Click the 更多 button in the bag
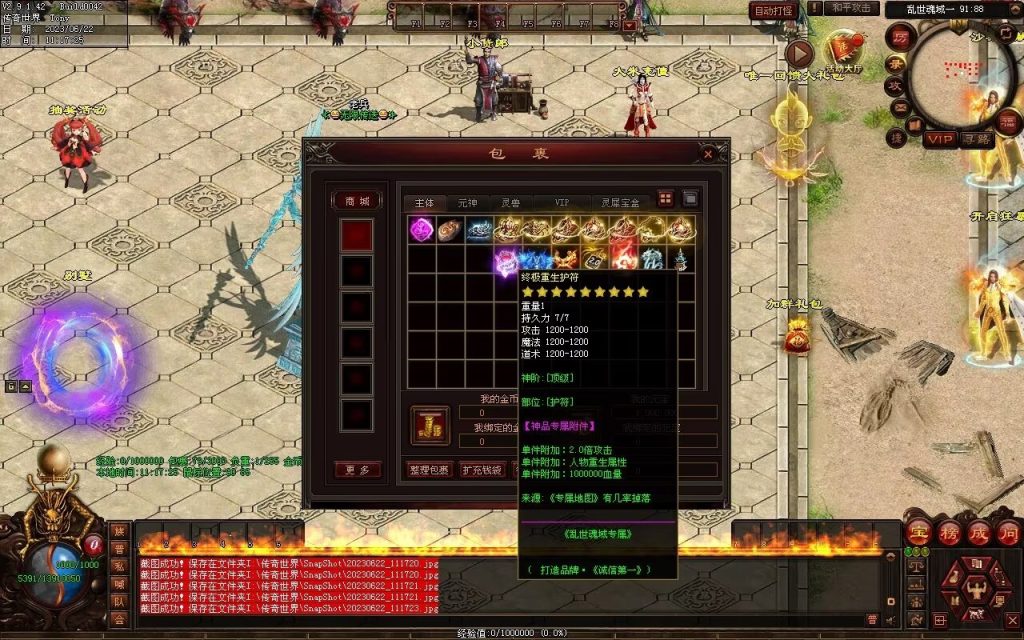1024x640 pixels. (357, 470)
